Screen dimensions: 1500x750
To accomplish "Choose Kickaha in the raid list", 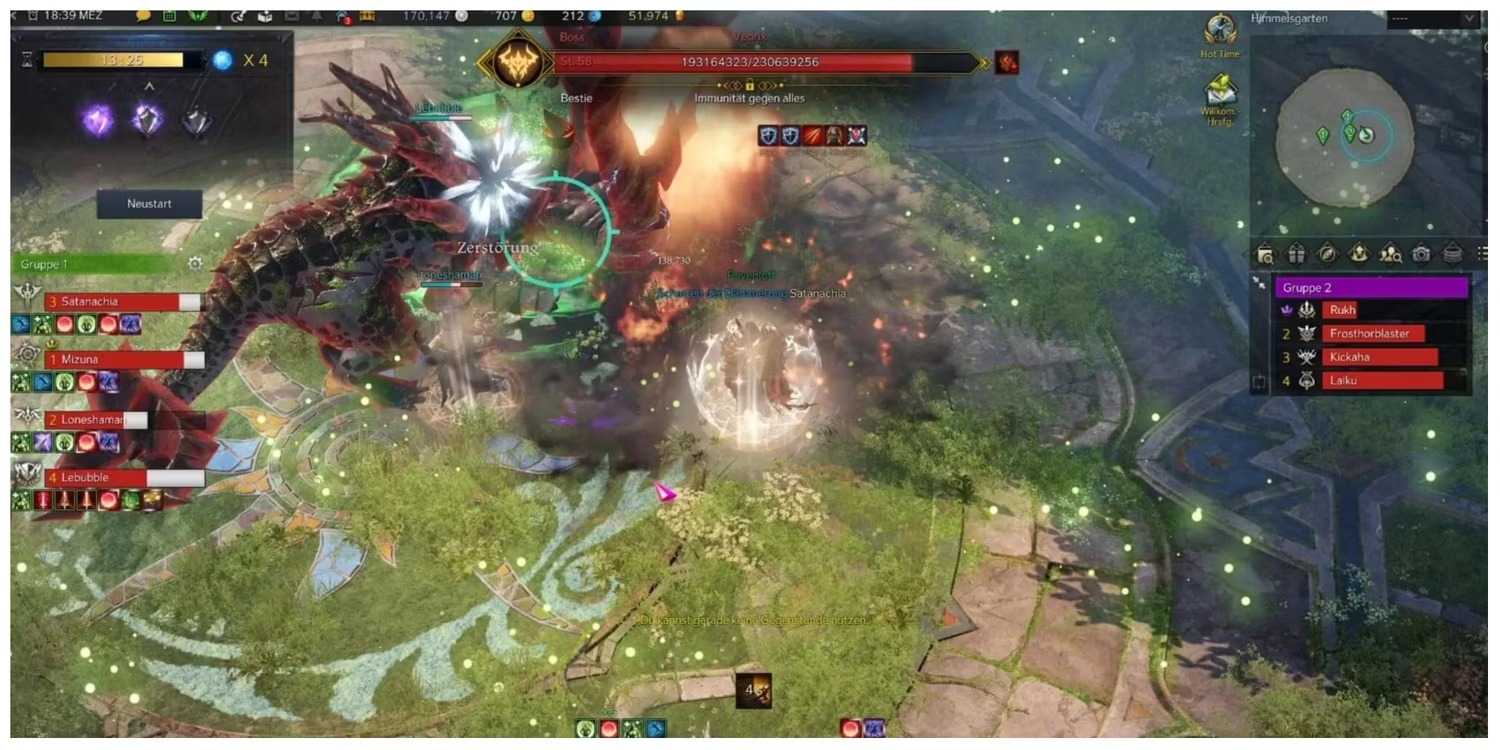I will [x=1380, y=357].
